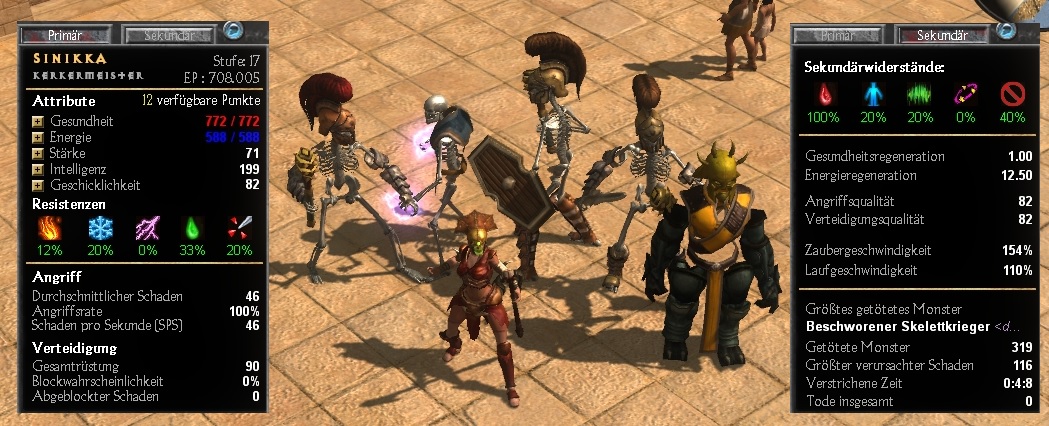Open the Sekundär tab beside the character name panel
This screenshot has width=1049, height=426.
[168, 34]
